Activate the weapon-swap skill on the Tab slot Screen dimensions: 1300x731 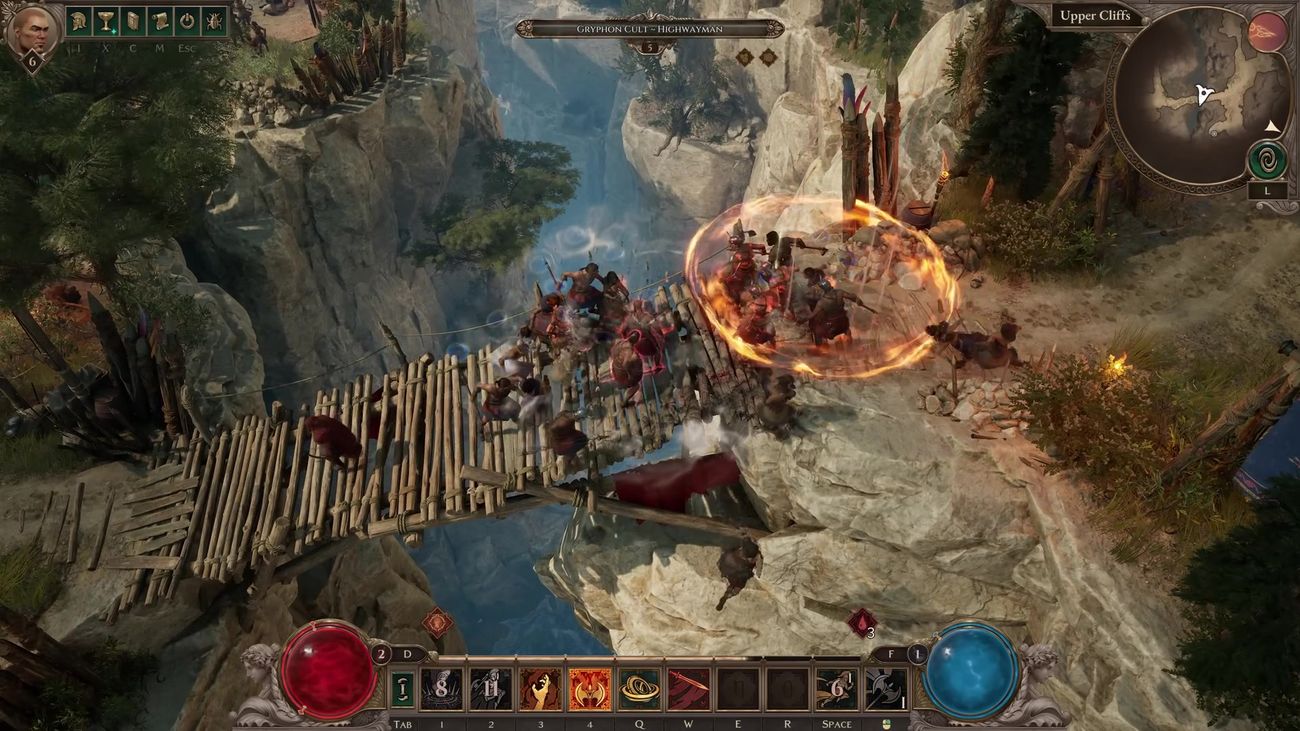tap(401, 689)
